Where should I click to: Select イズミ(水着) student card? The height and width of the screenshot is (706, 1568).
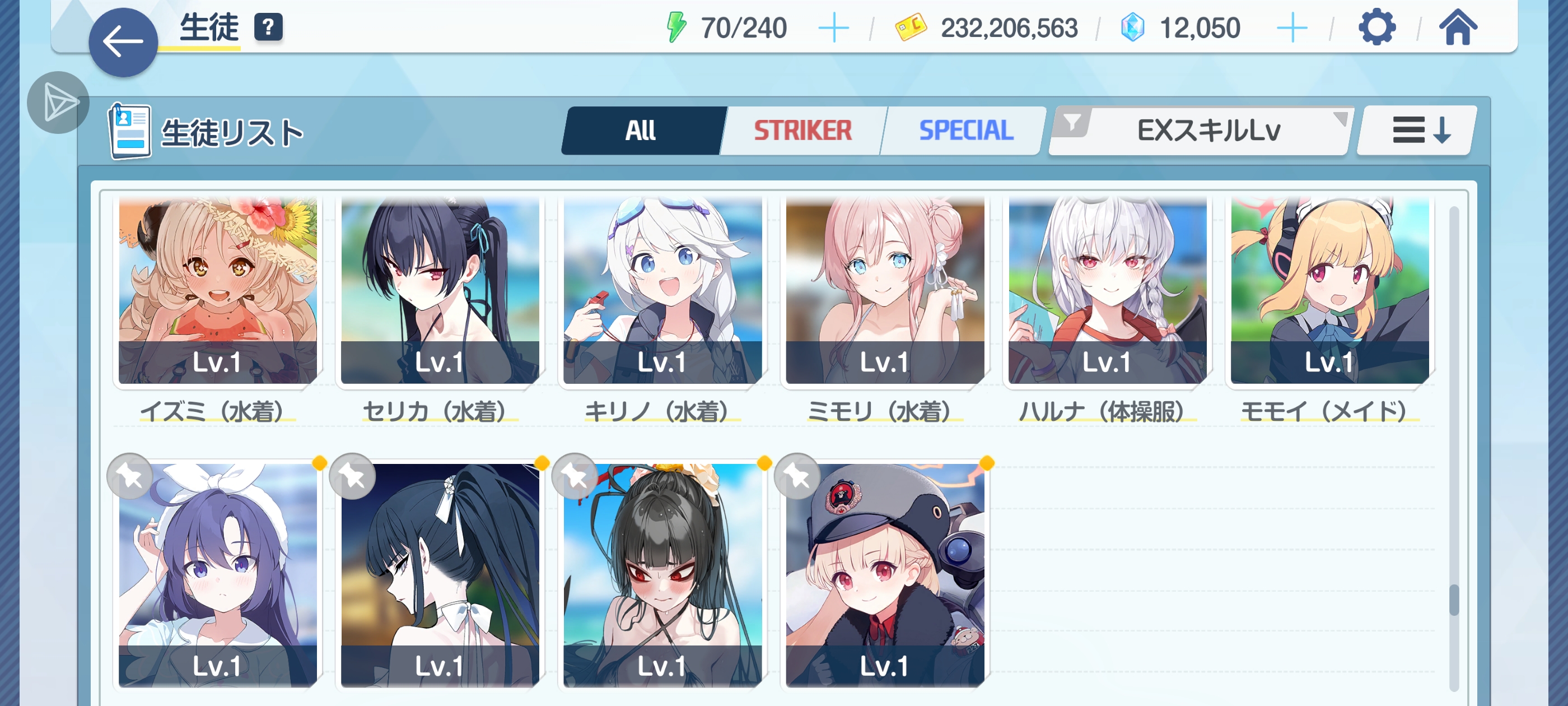[x=217, y=290]
